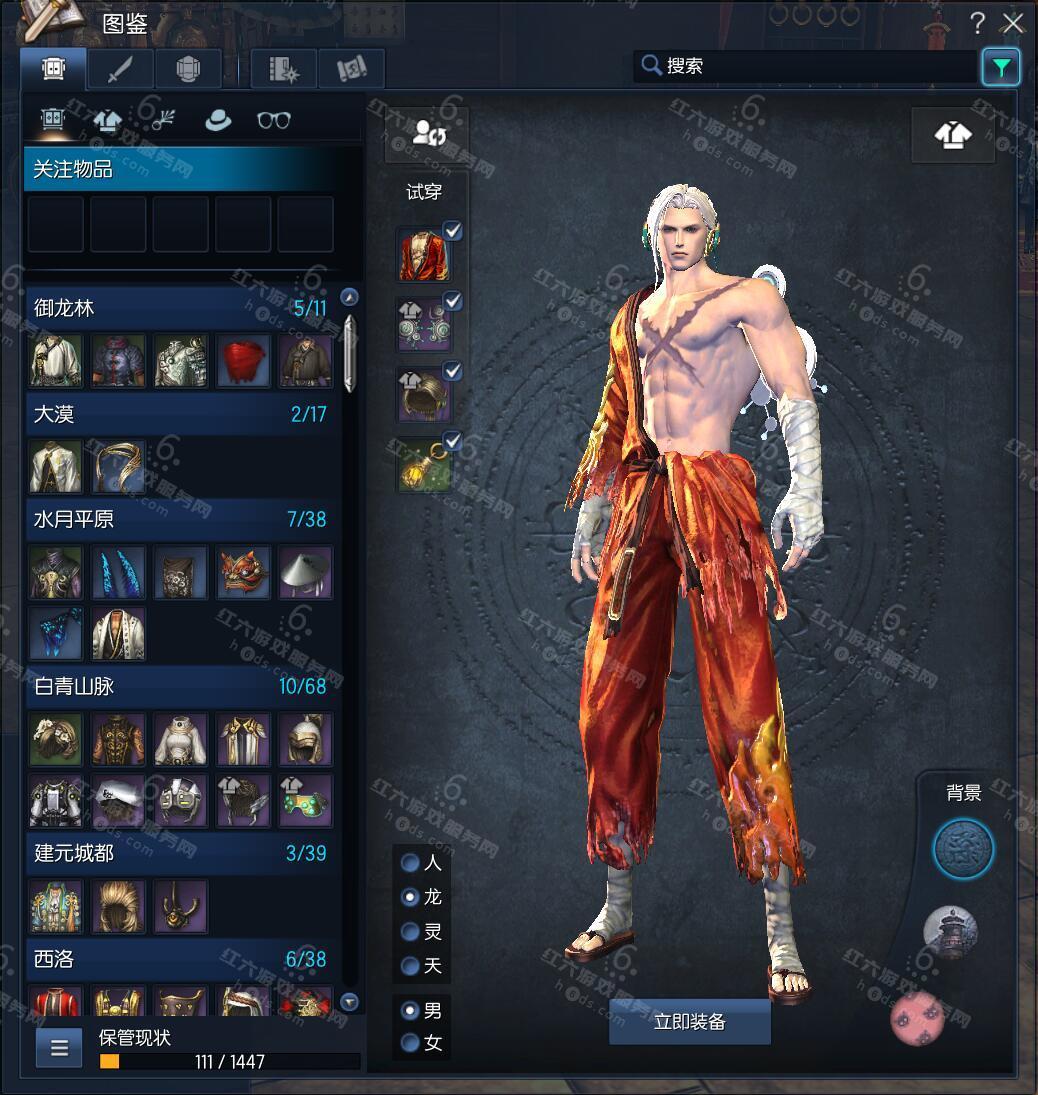Select the red flower item in 御龙林
Screen dimensions: 1038x1095
click(243, 361)
